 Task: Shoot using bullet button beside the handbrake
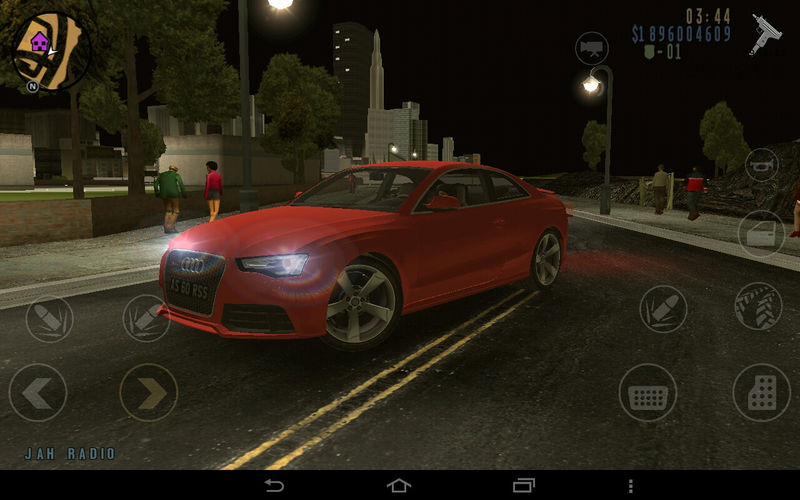point(663,308)
